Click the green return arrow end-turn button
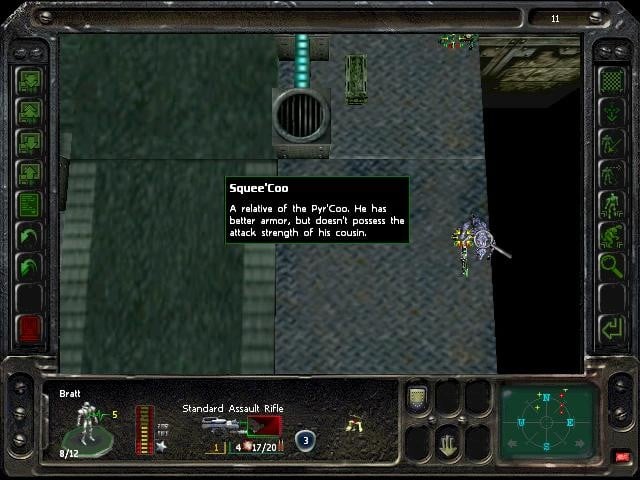The width and height of the screenshot is (640, 480). (611, 328)
